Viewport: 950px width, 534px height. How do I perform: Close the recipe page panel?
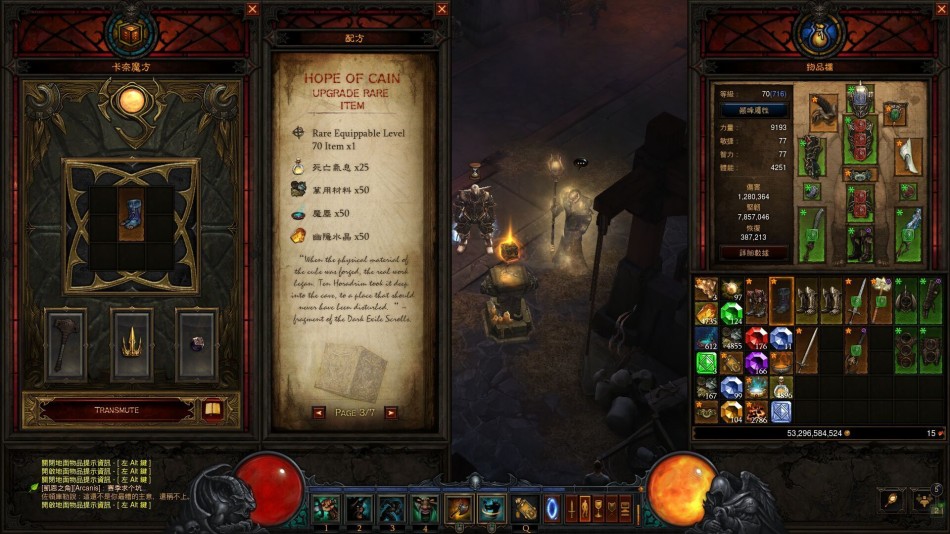(x=442, y=9)
